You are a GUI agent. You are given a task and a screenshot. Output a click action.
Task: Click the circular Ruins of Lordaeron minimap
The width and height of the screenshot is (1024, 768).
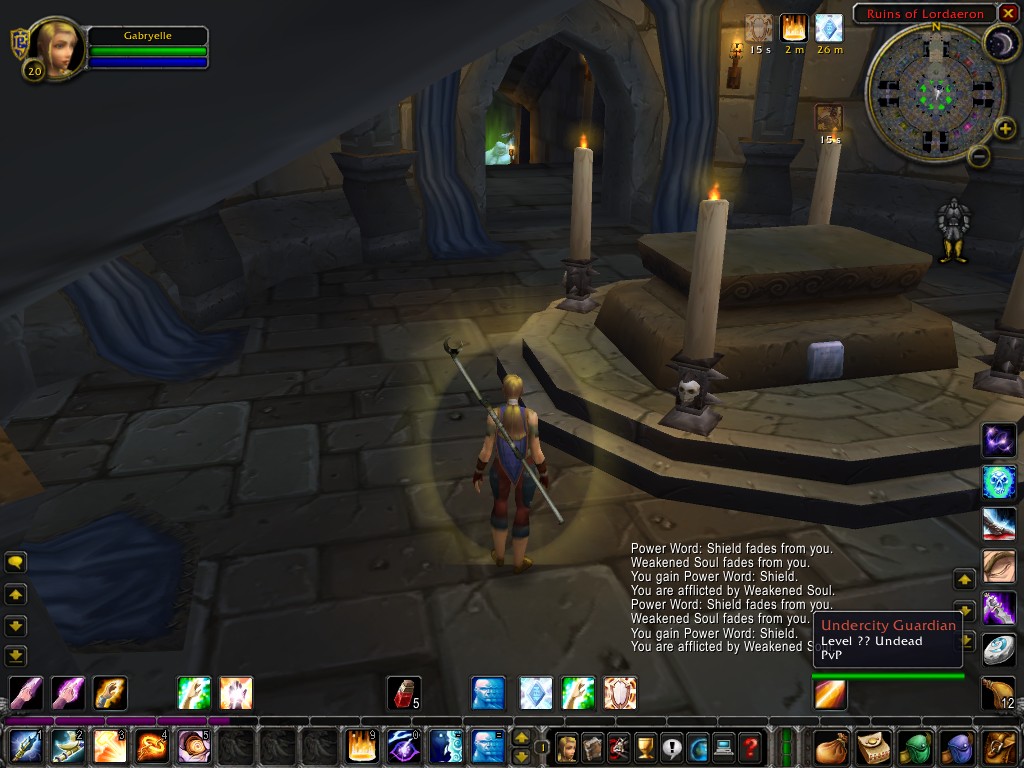(936, 93)
